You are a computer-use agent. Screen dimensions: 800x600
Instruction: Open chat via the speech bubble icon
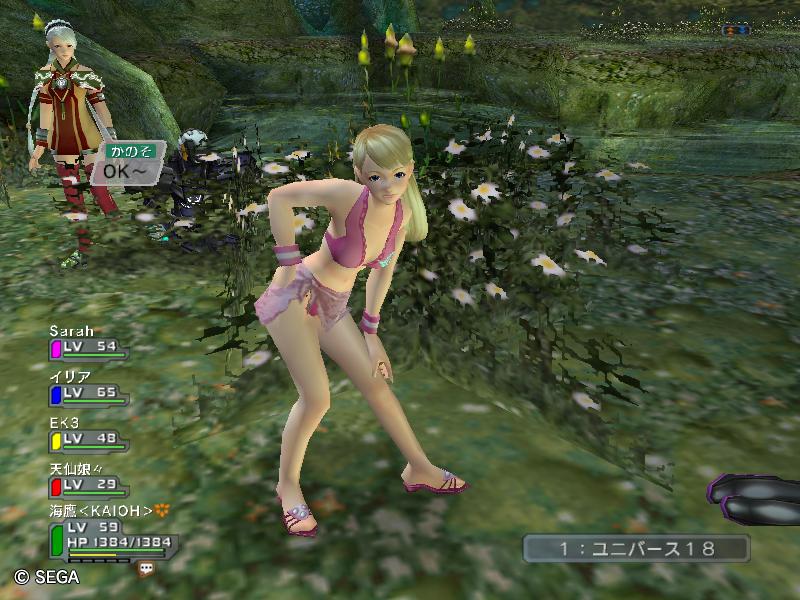[147, 568]
